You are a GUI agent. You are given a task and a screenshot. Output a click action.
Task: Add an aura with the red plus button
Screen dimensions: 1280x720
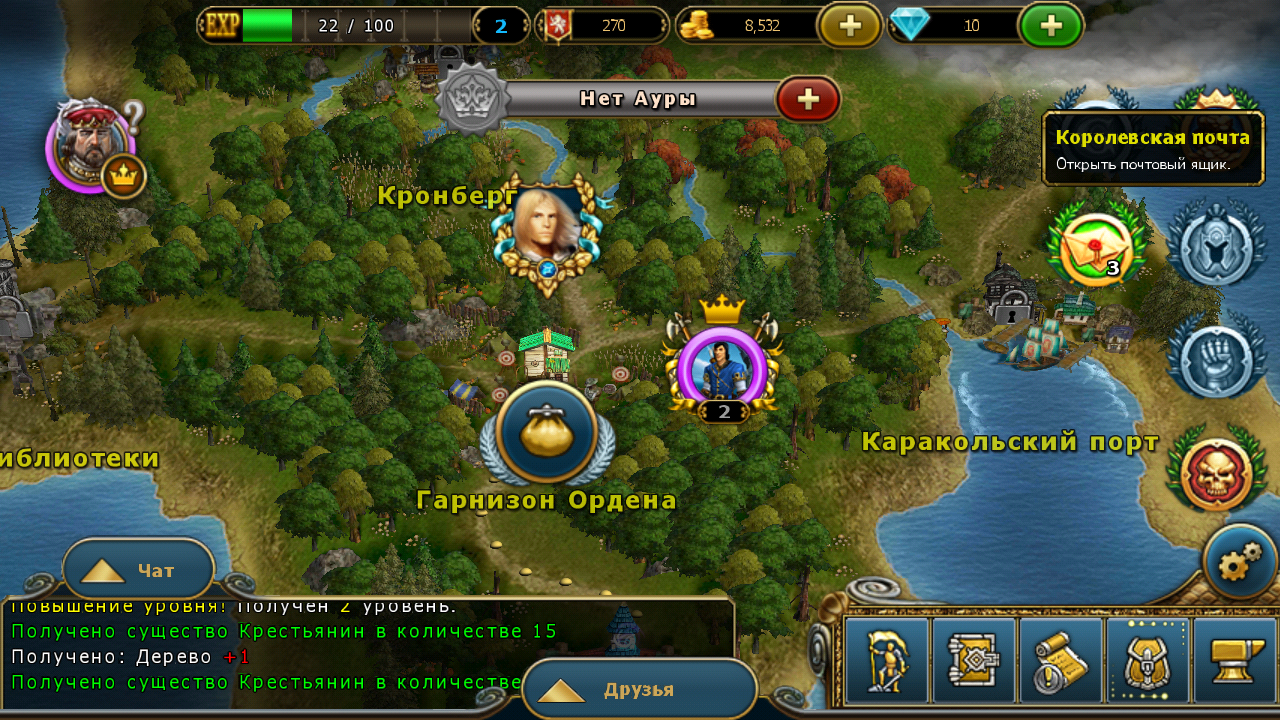point(807,99)
